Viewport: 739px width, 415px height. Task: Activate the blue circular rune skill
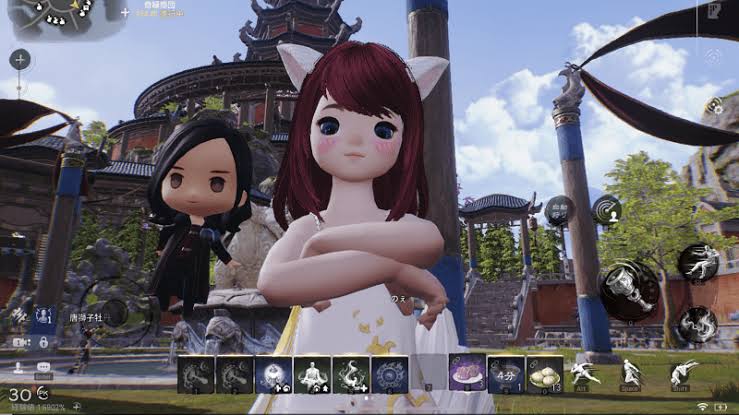390,374
